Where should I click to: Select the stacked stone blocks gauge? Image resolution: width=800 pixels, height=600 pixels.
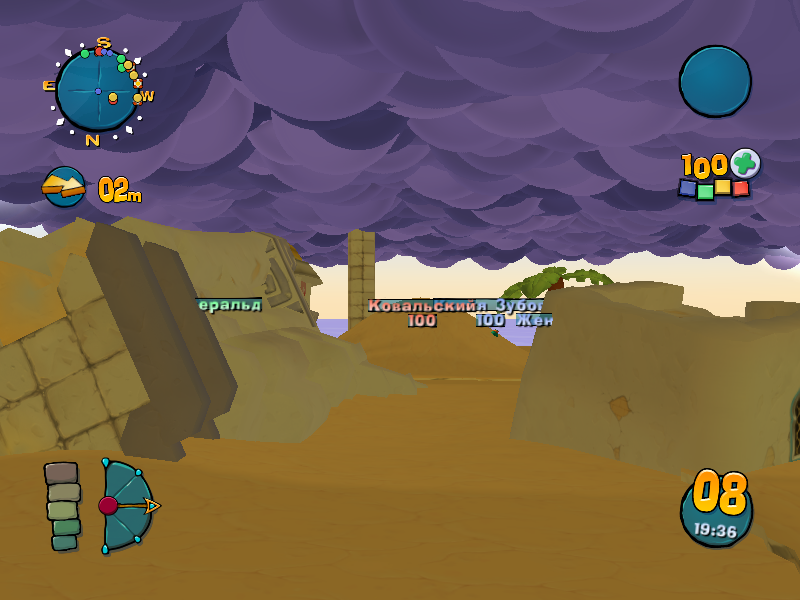[62, 506]
